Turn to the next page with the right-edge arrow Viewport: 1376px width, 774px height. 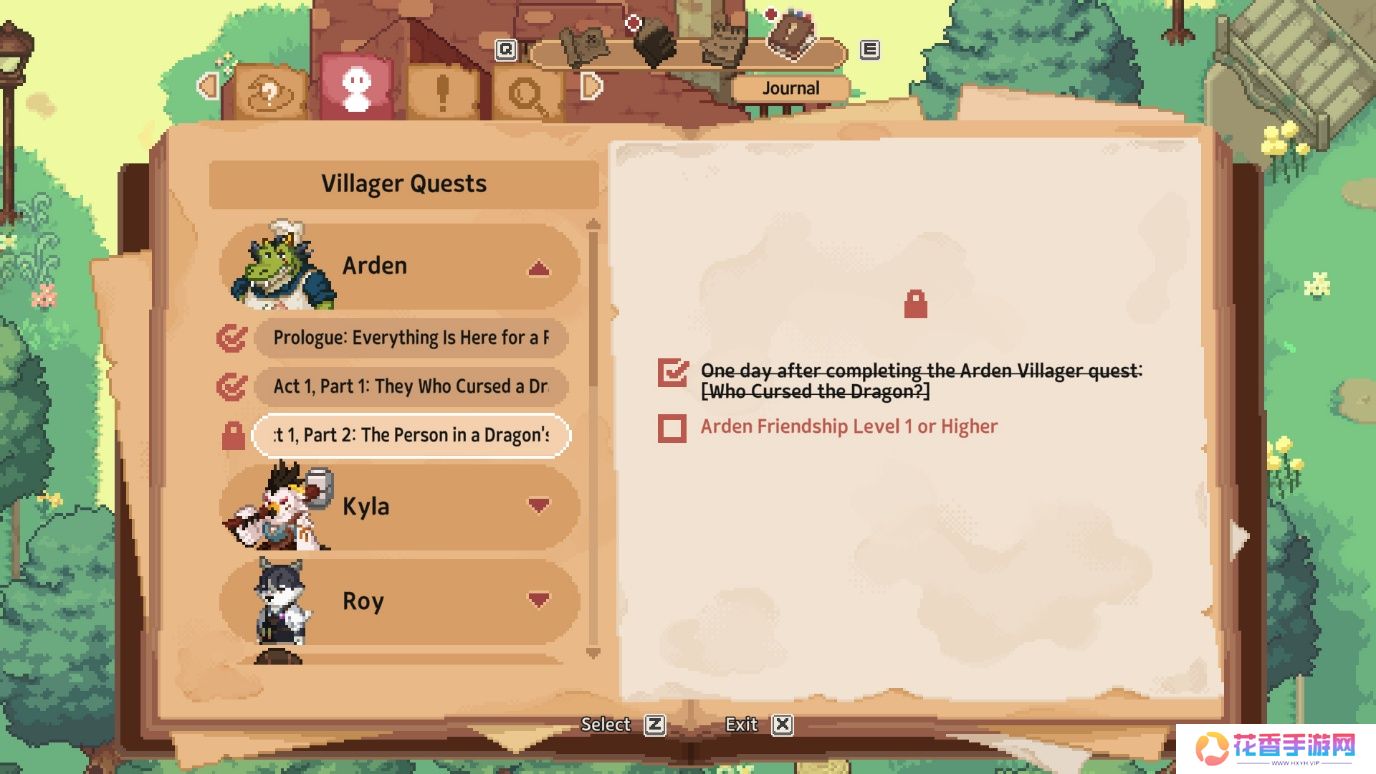point(1240,539)
